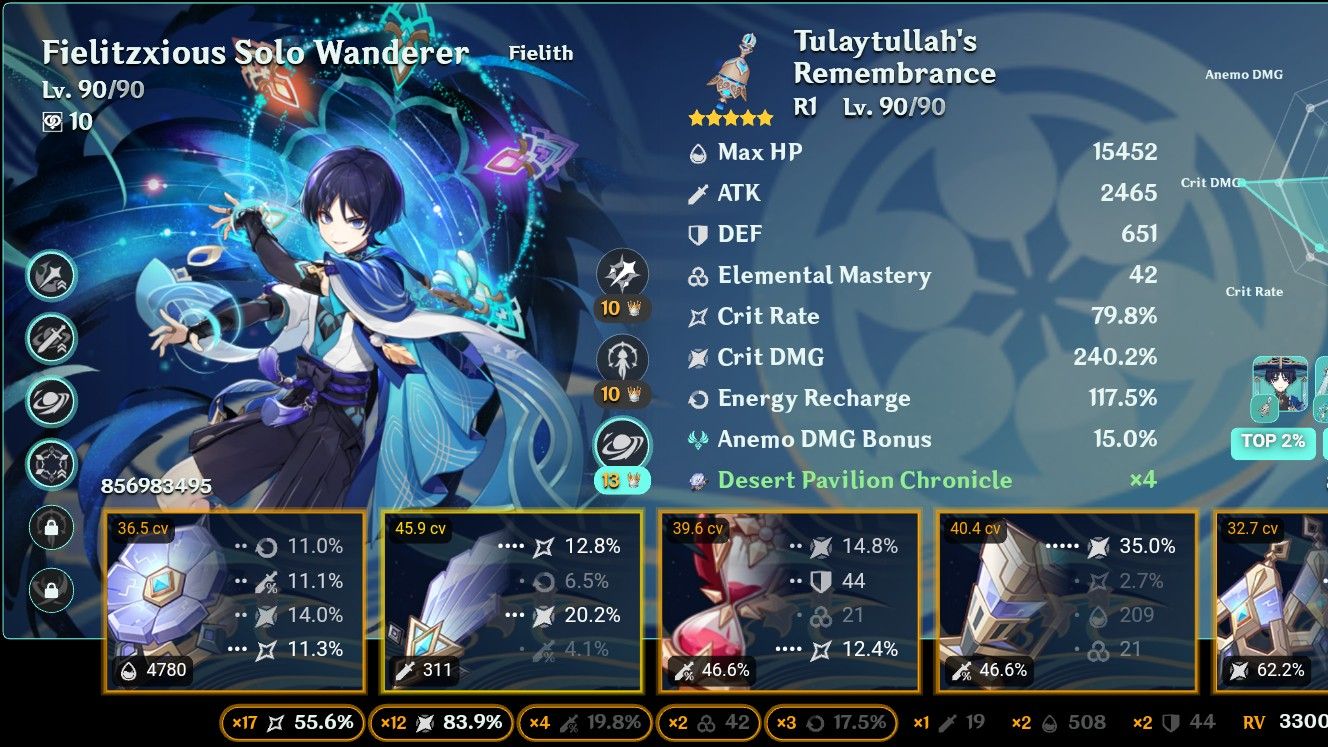The height and width of the screenshot is (747, 1328).
Task: Click the Energy Recharge stat icon
Action: point(697,398)
